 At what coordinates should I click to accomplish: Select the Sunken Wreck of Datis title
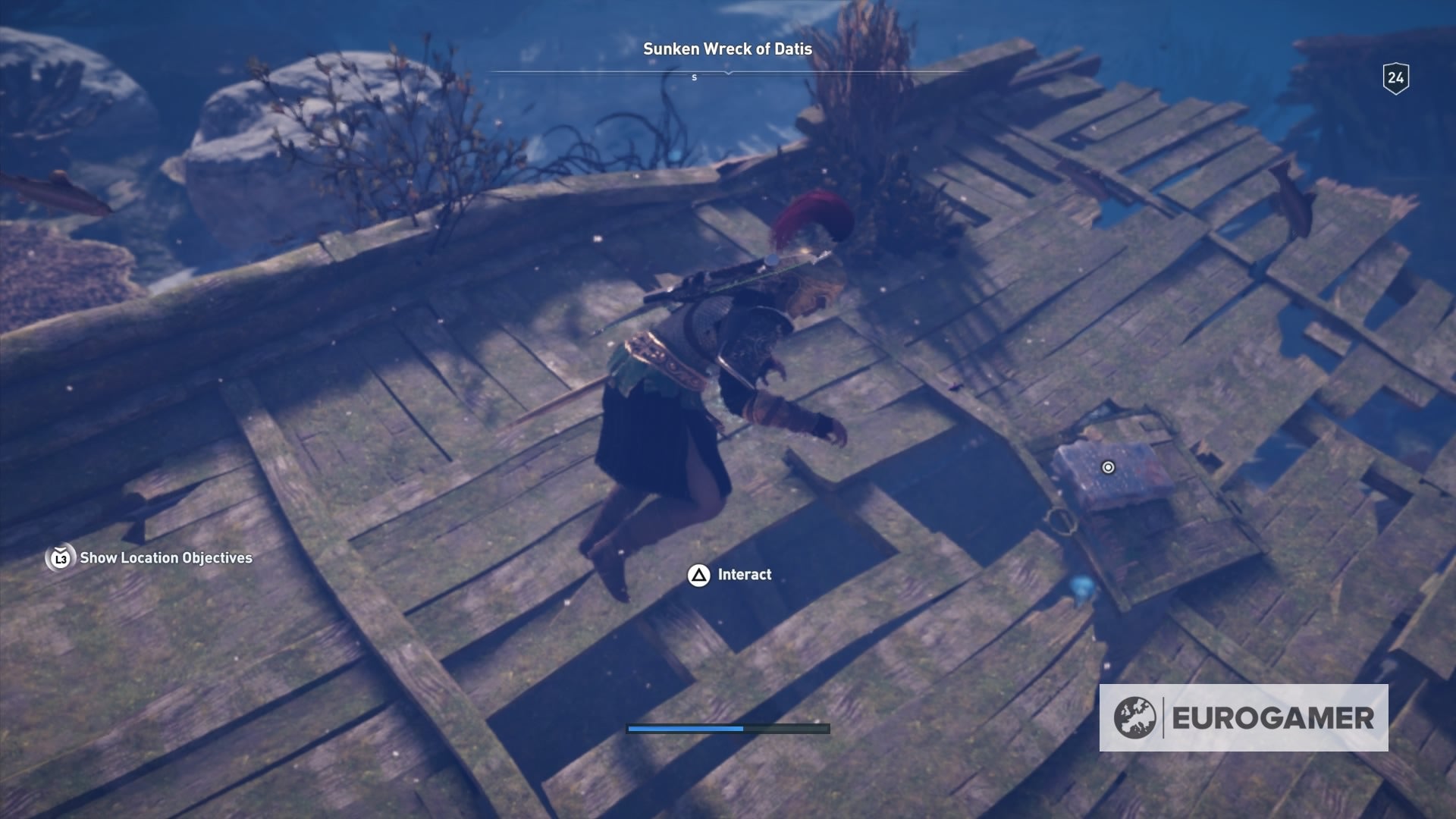click(x=728, y=48)
